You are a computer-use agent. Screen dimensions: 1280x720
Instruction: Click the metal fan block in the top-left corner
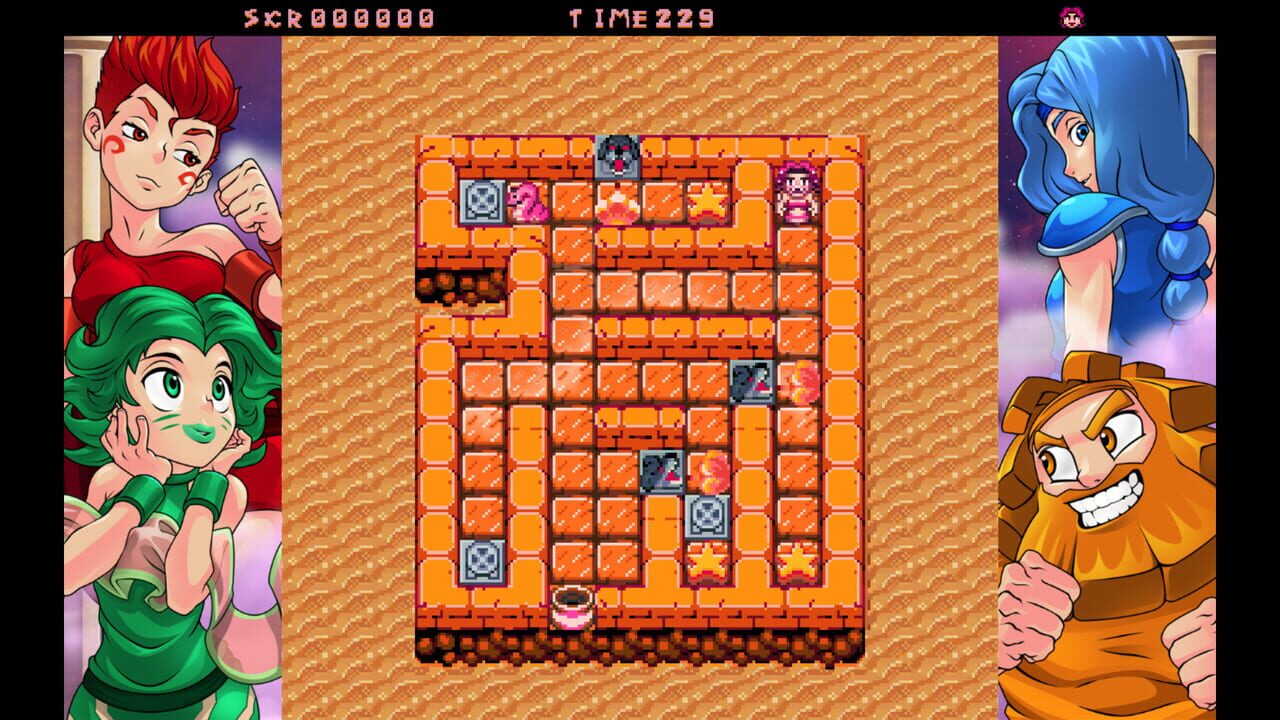pos(481,204)
